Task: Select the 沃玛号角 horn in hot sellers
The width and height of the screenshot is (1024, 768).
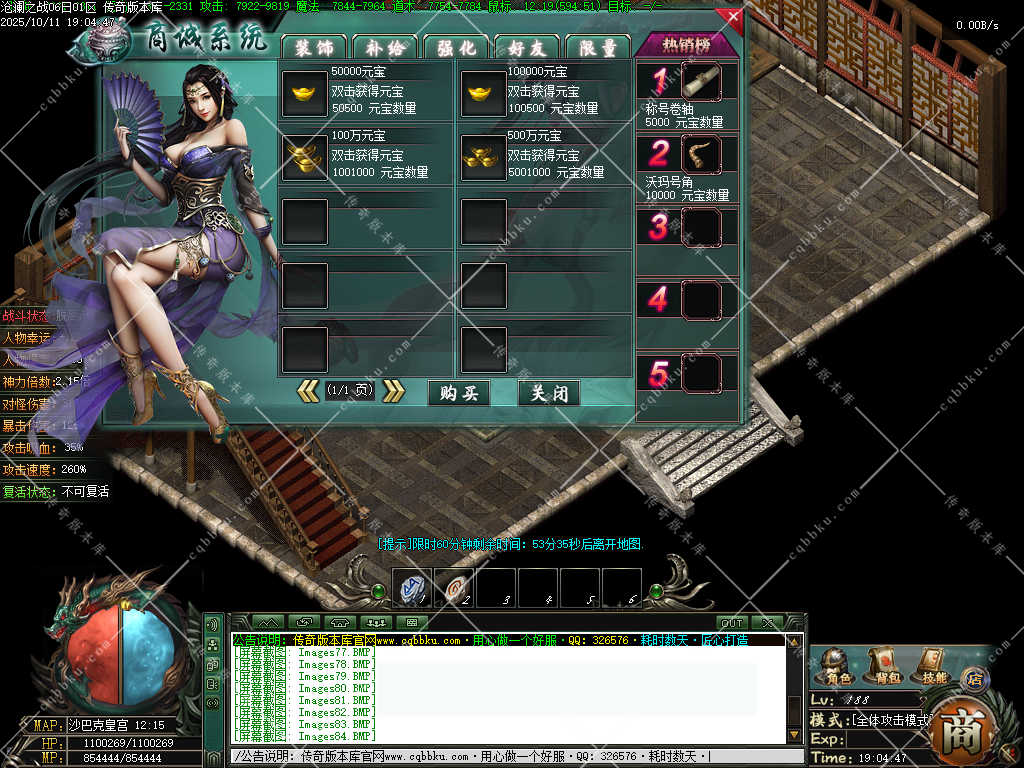Action: point(700,154)
